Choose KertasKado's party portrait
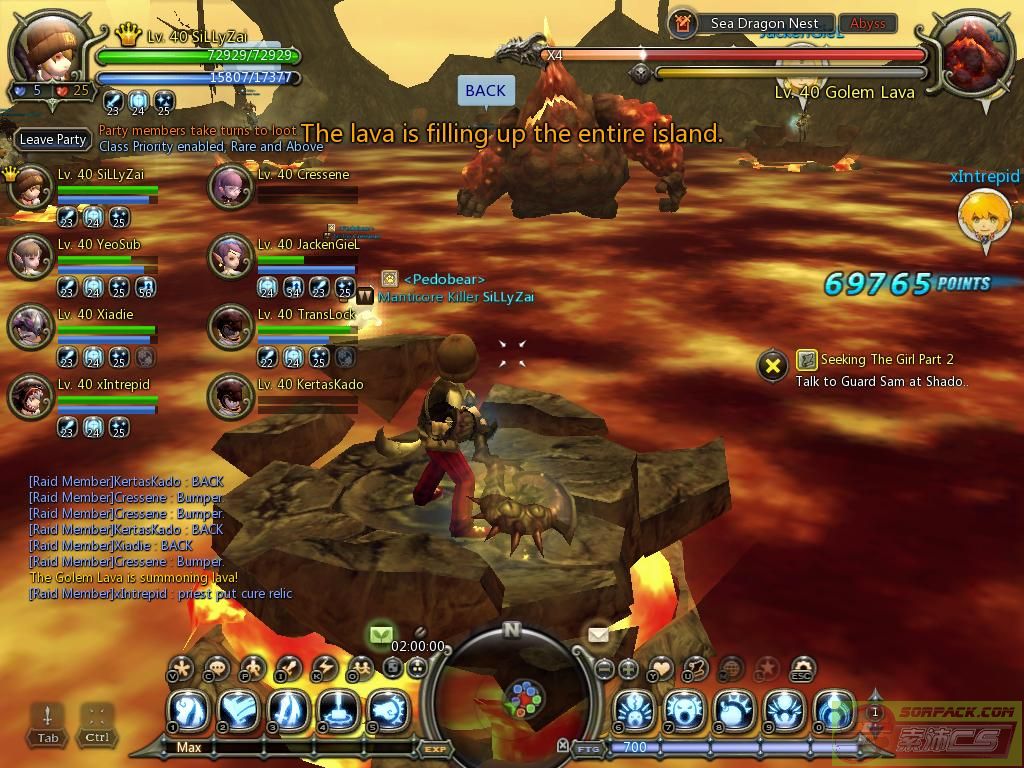Screen dimensions: 1024x768 (x=231, y=397)
